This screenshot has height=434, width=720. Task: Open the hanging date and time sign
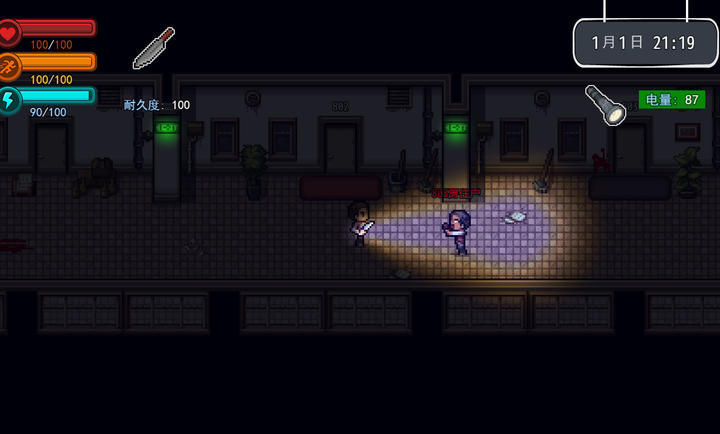tap(645, 43)
